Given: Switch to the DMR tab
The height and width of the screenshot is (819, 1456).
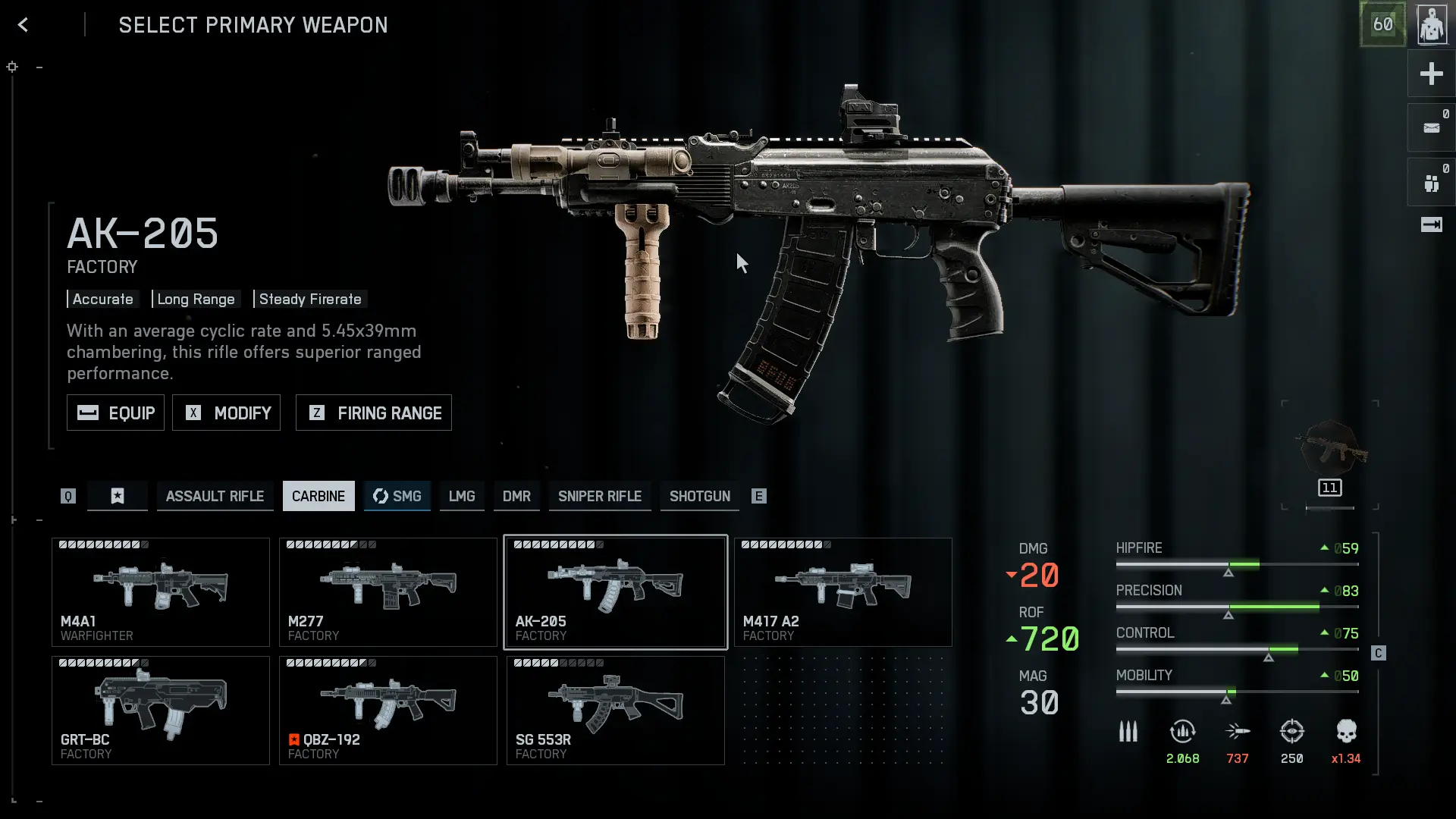Looking at the screenshot, I should pos(516,496).
